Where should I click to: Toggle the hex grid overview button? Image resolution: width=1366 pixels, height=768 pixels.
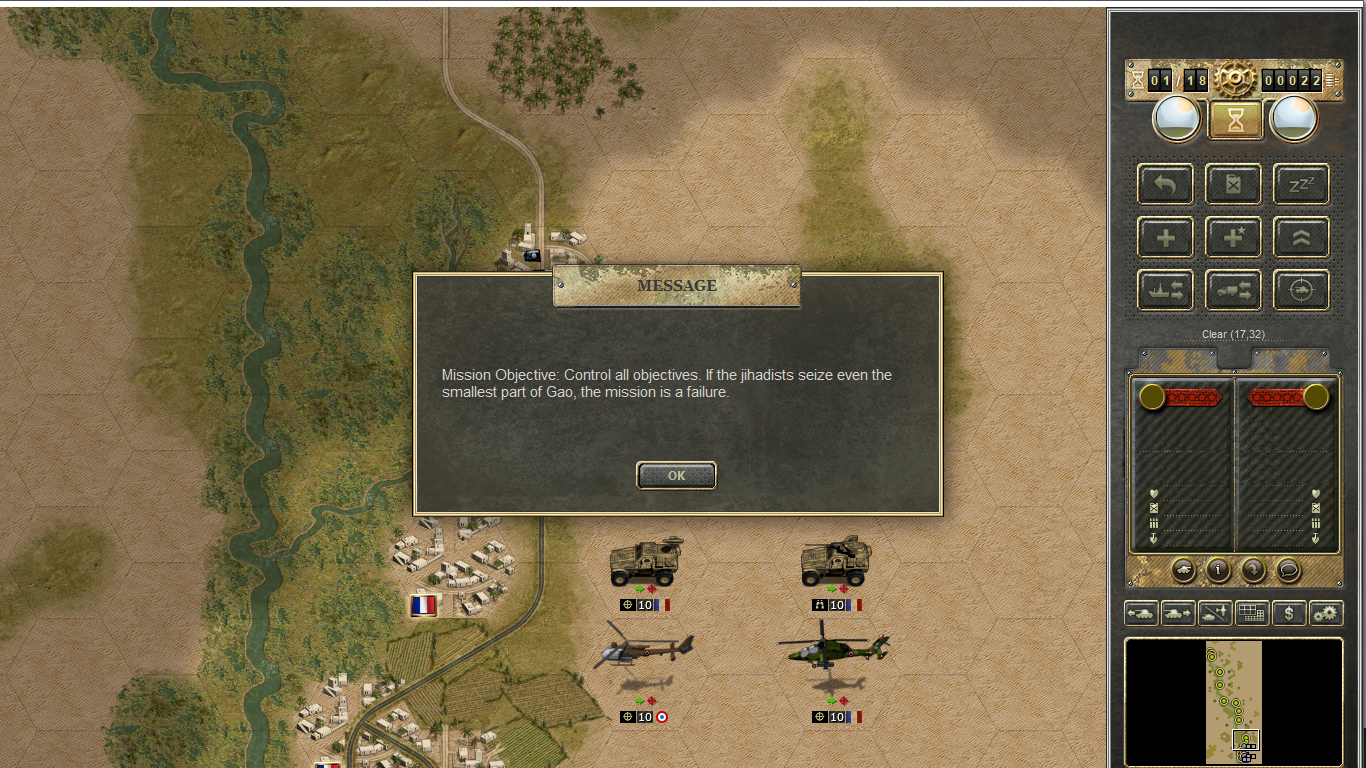tap(1252, 613)
